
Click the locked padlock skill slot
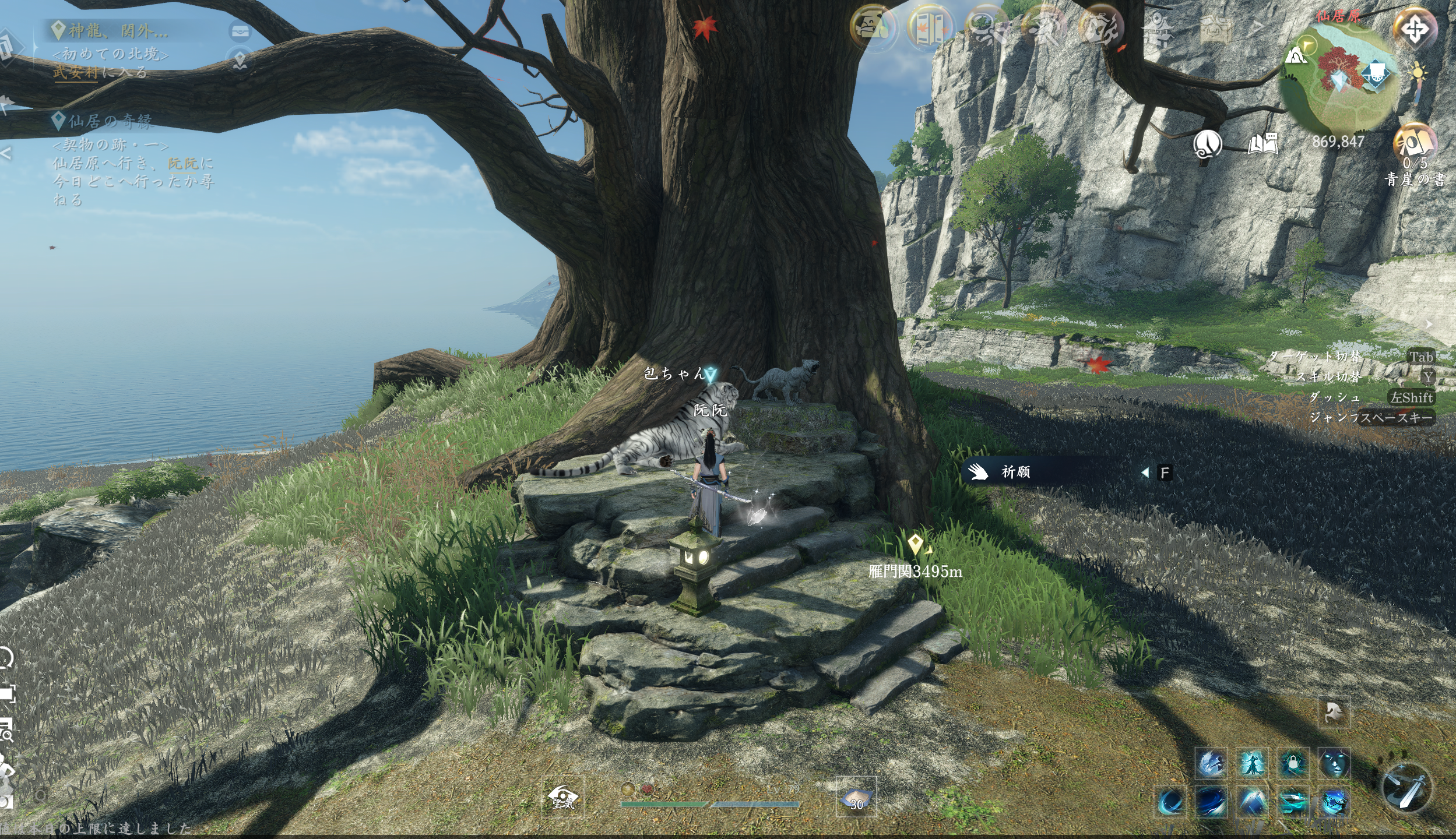pyautogui.click(x=1293, y=763)
